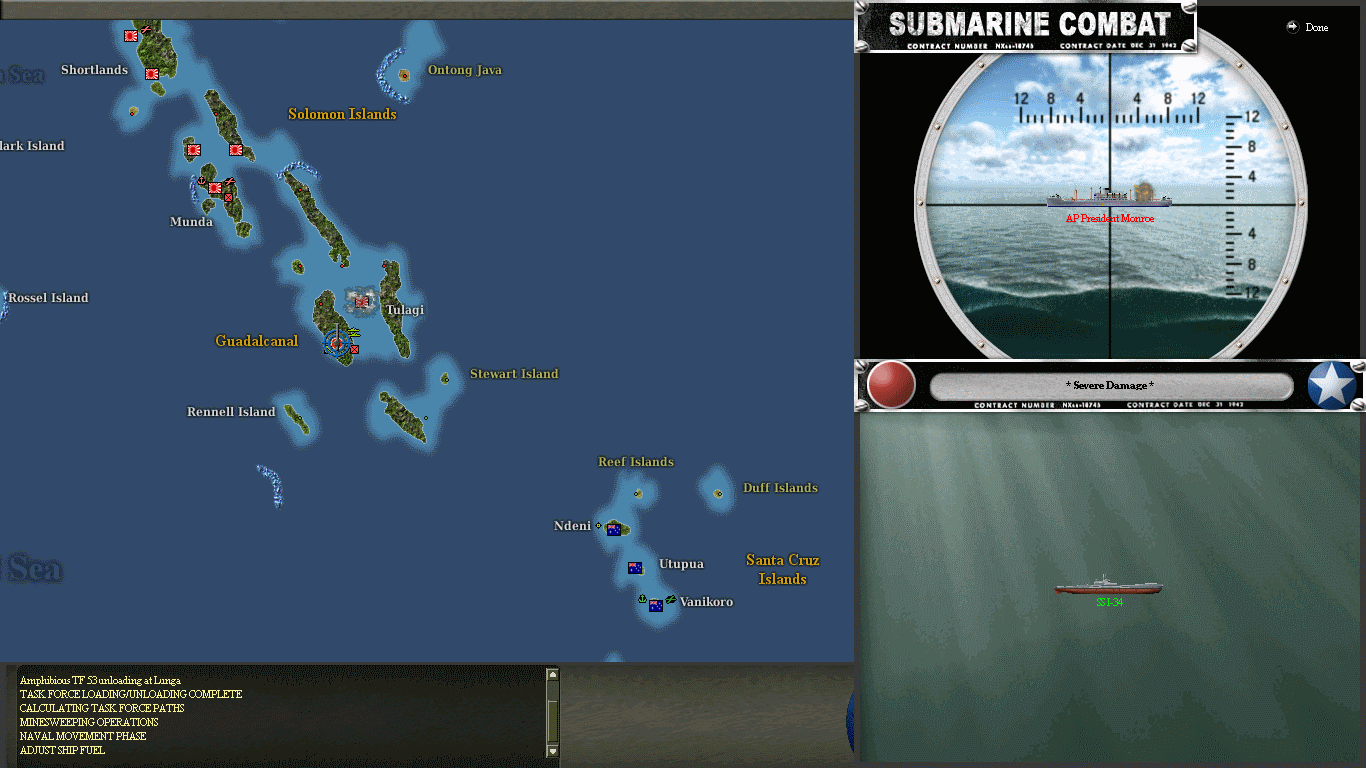Click the targeting reticle over Guadalcanal

click(336, 343)
